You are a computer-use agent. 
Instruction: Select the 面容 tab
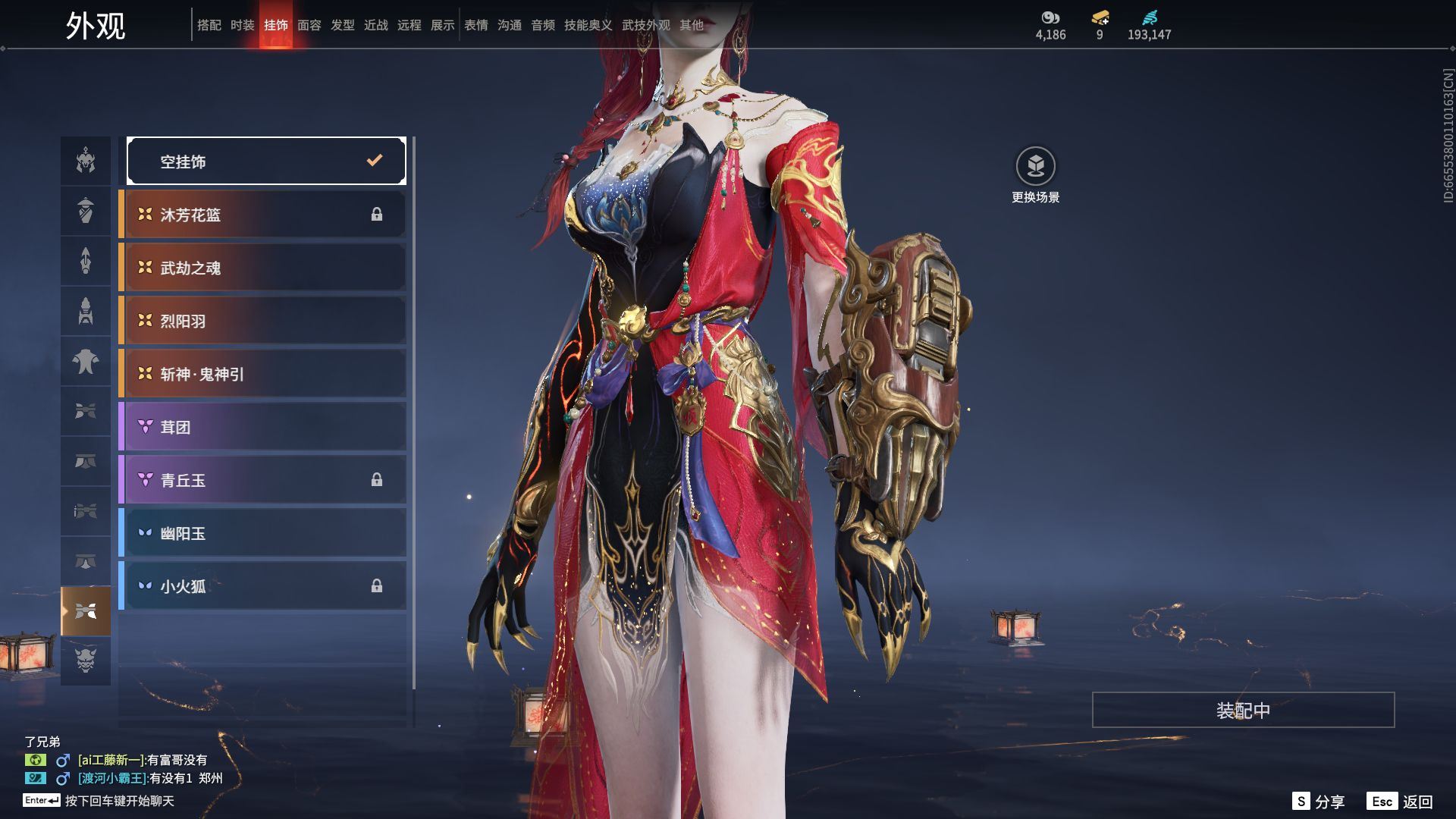coord(309,25)
